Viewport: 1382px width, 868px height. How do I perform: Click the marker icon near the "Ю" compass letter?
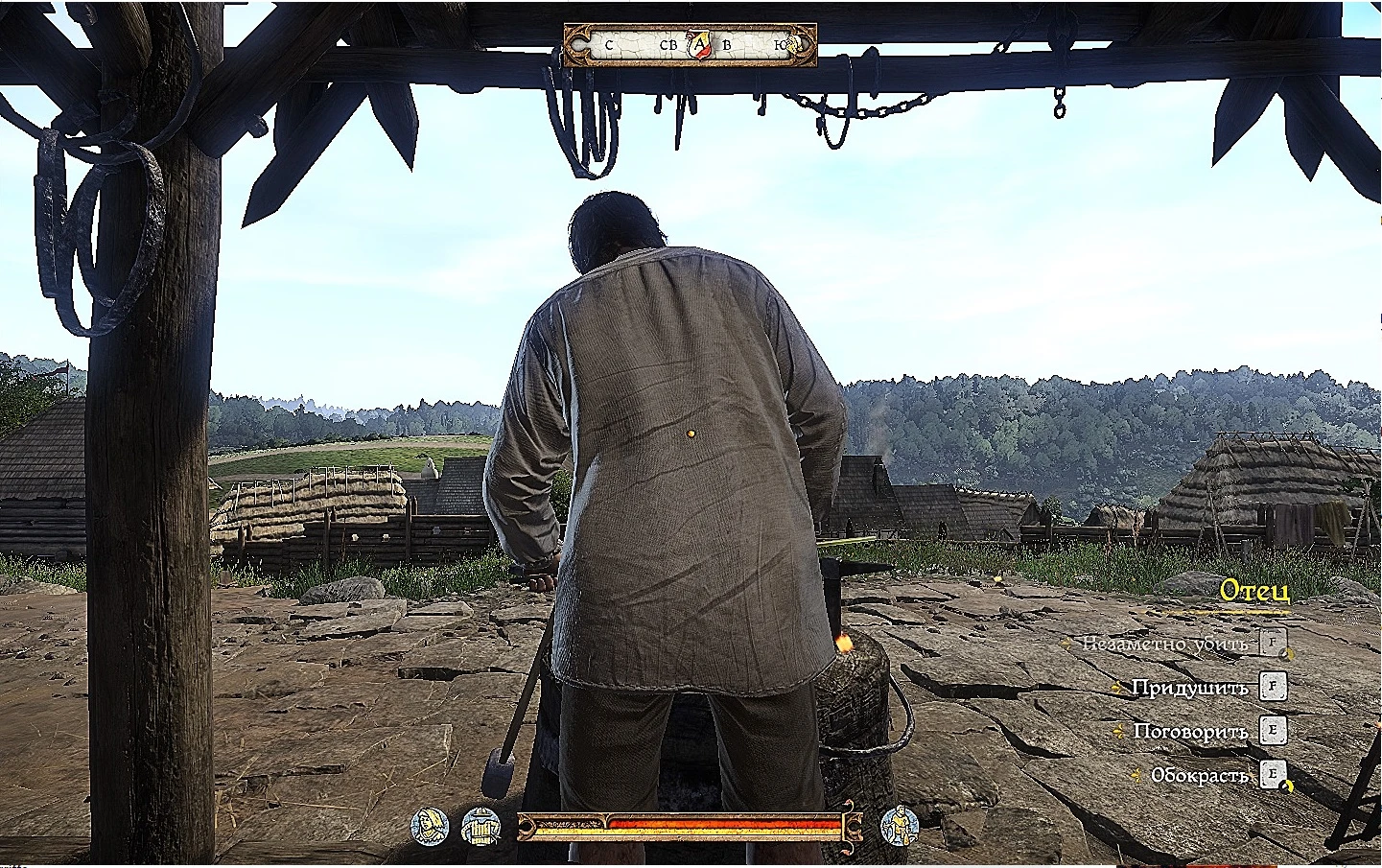794,44
